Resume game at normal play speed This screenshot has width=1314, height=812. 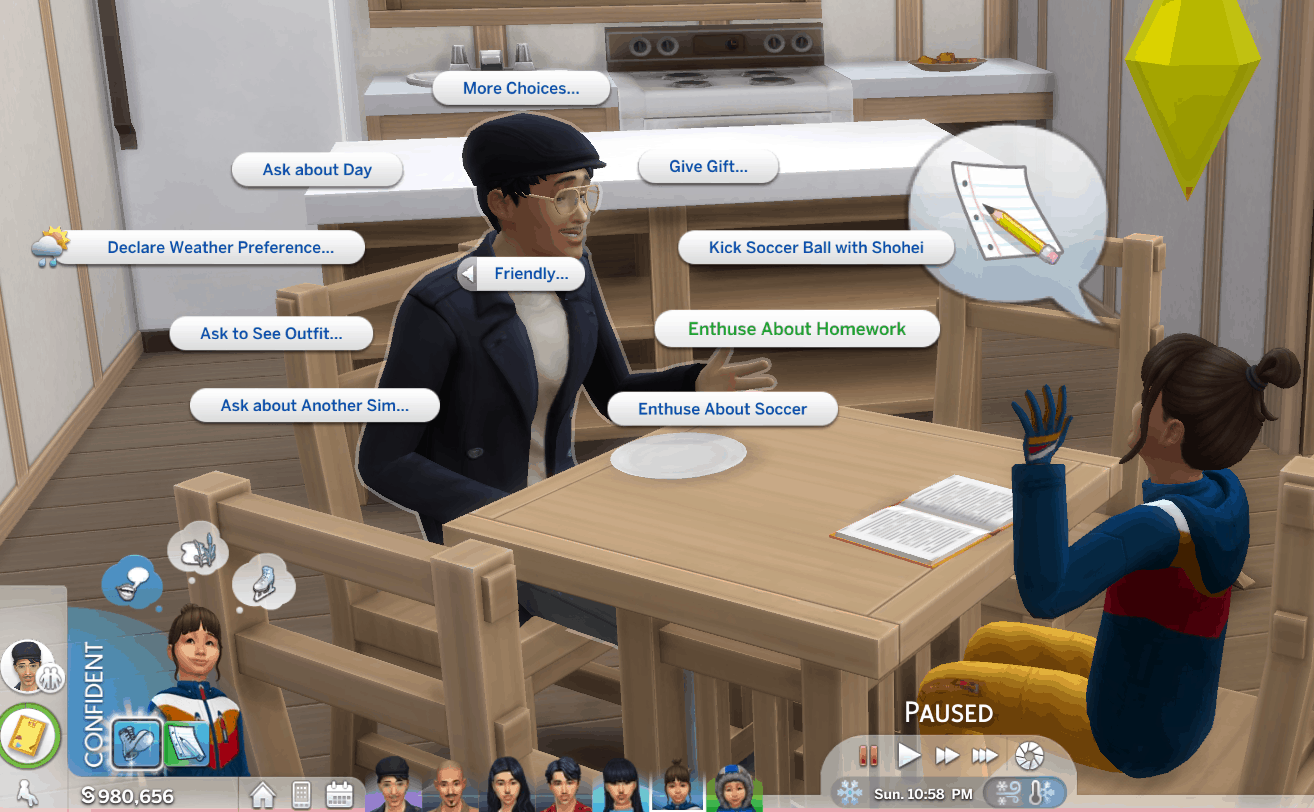coord(908,755)
